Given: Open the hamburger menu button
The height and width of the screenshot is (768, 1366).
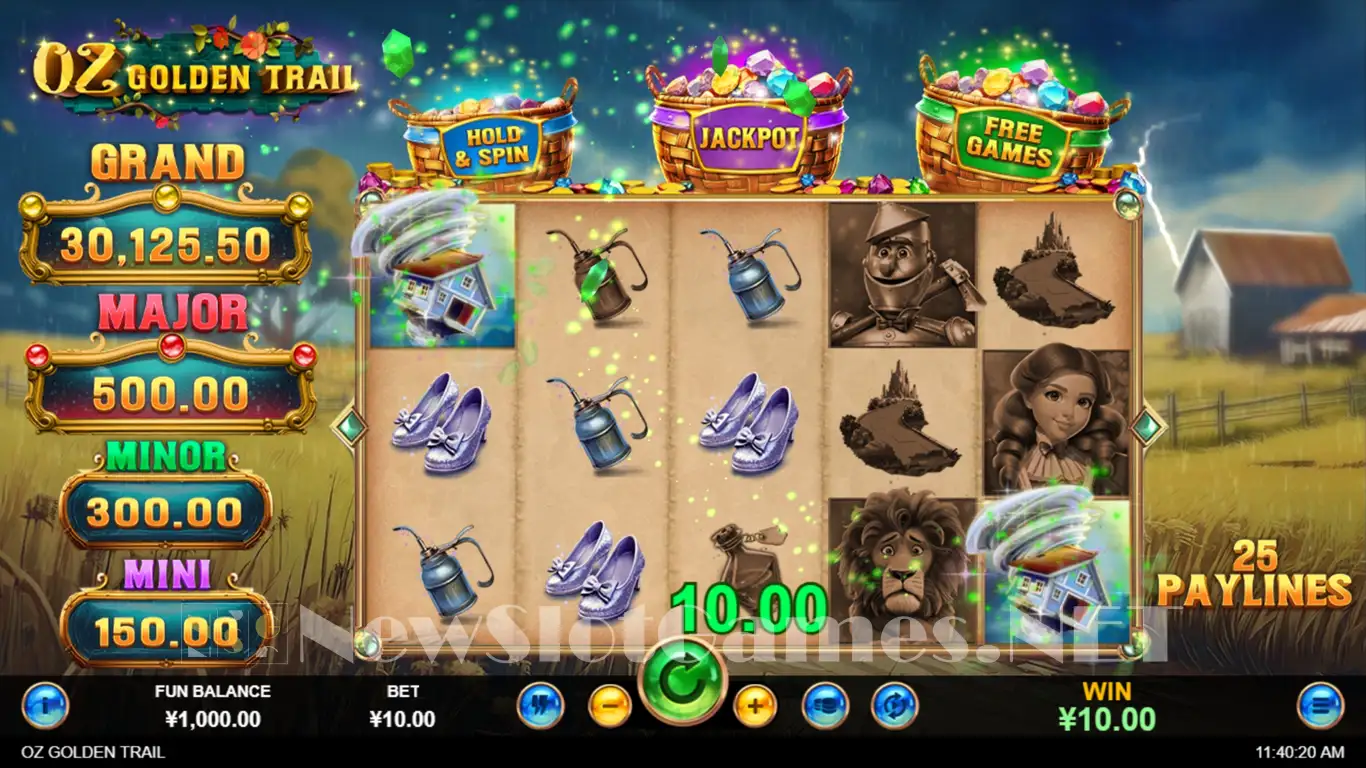Looking at the screenshot, I should click(1320, 706).
